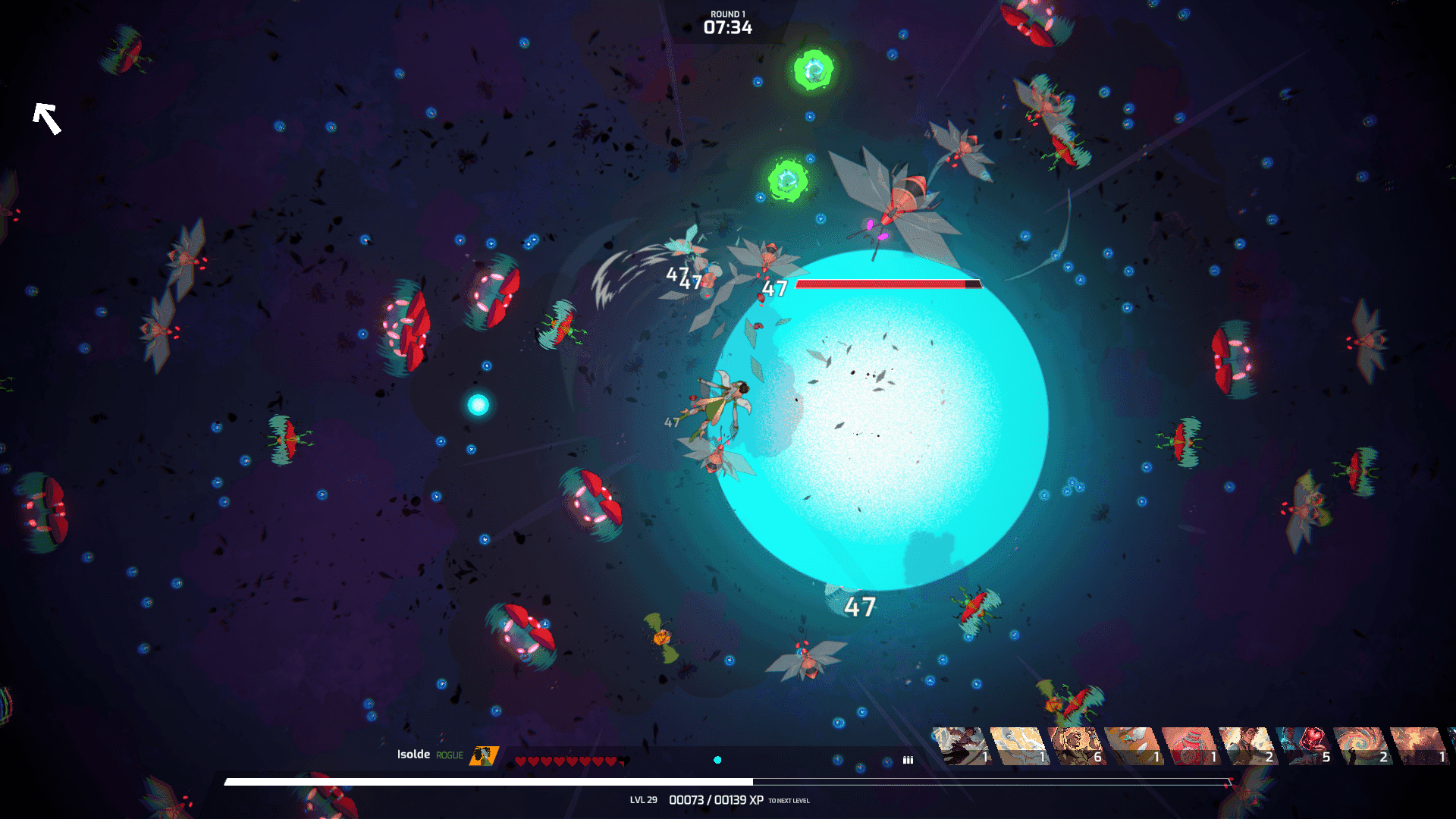This screenshot has height=819, width=1456.
Task: Click Isolde's orange character portrait
Action: (483, 755)
